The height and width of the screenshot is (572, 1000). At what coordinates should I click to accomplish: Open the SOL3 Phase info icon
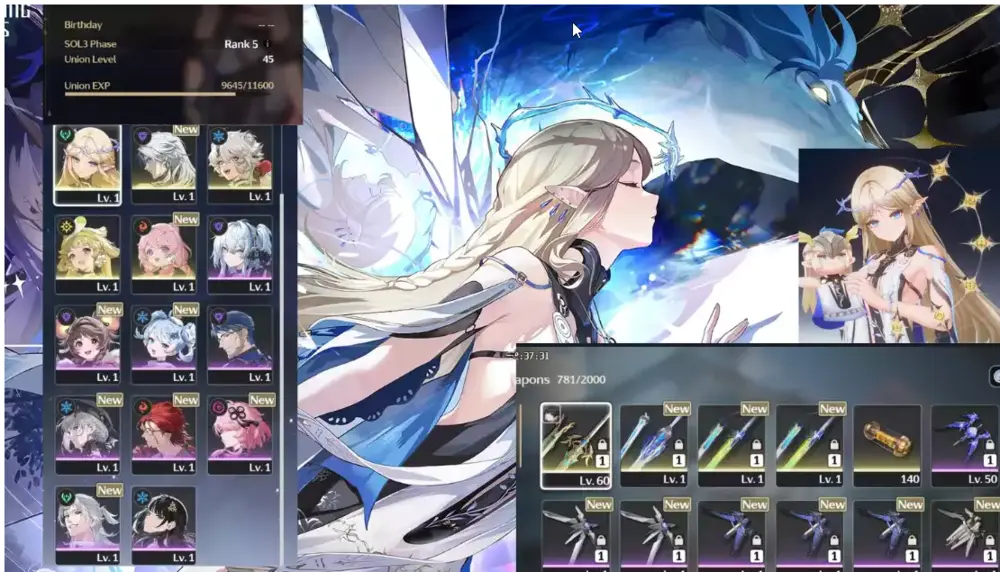click(x=268, y=44)
